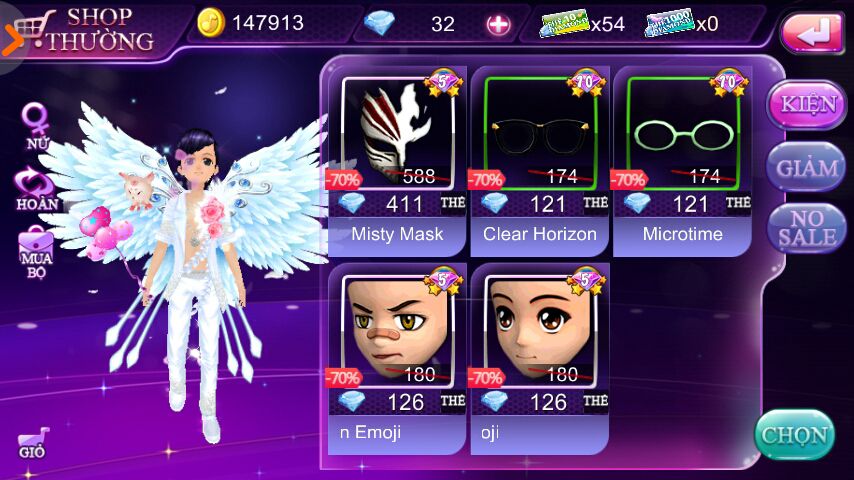Open the SHOP THƯỜNG shop selector

coord(85,29)
